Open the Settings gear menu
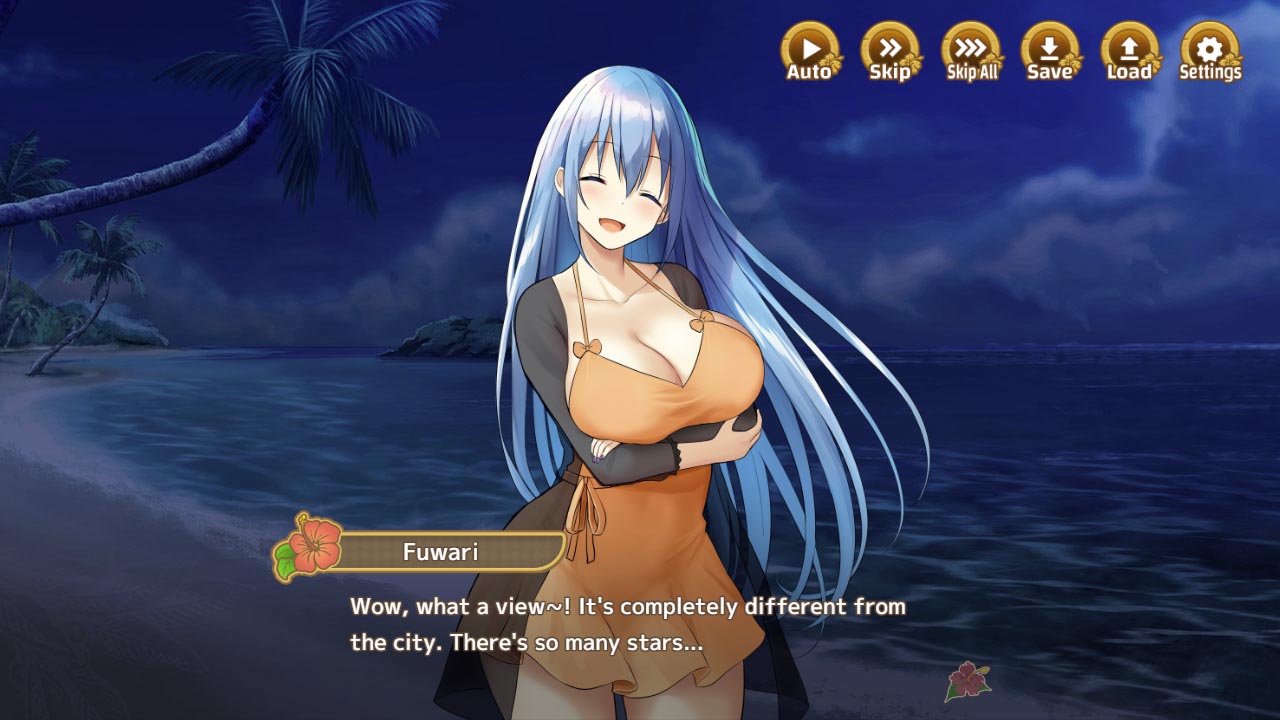The width and height of the screenshot is (1280, 720). point(1210,50)
